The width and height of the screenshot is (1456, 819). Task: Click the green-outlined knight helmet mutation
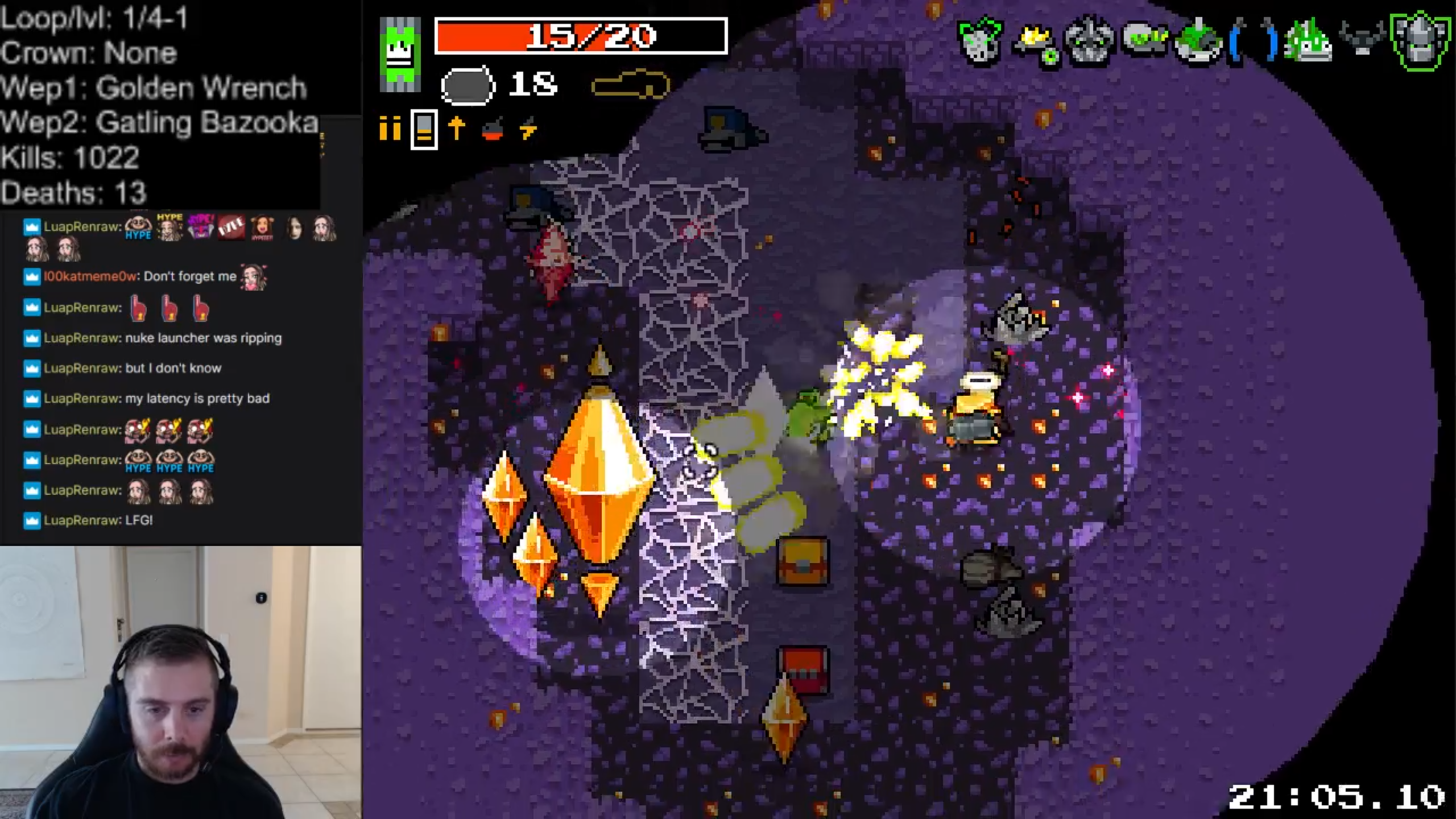click(x=1419, y=41)
